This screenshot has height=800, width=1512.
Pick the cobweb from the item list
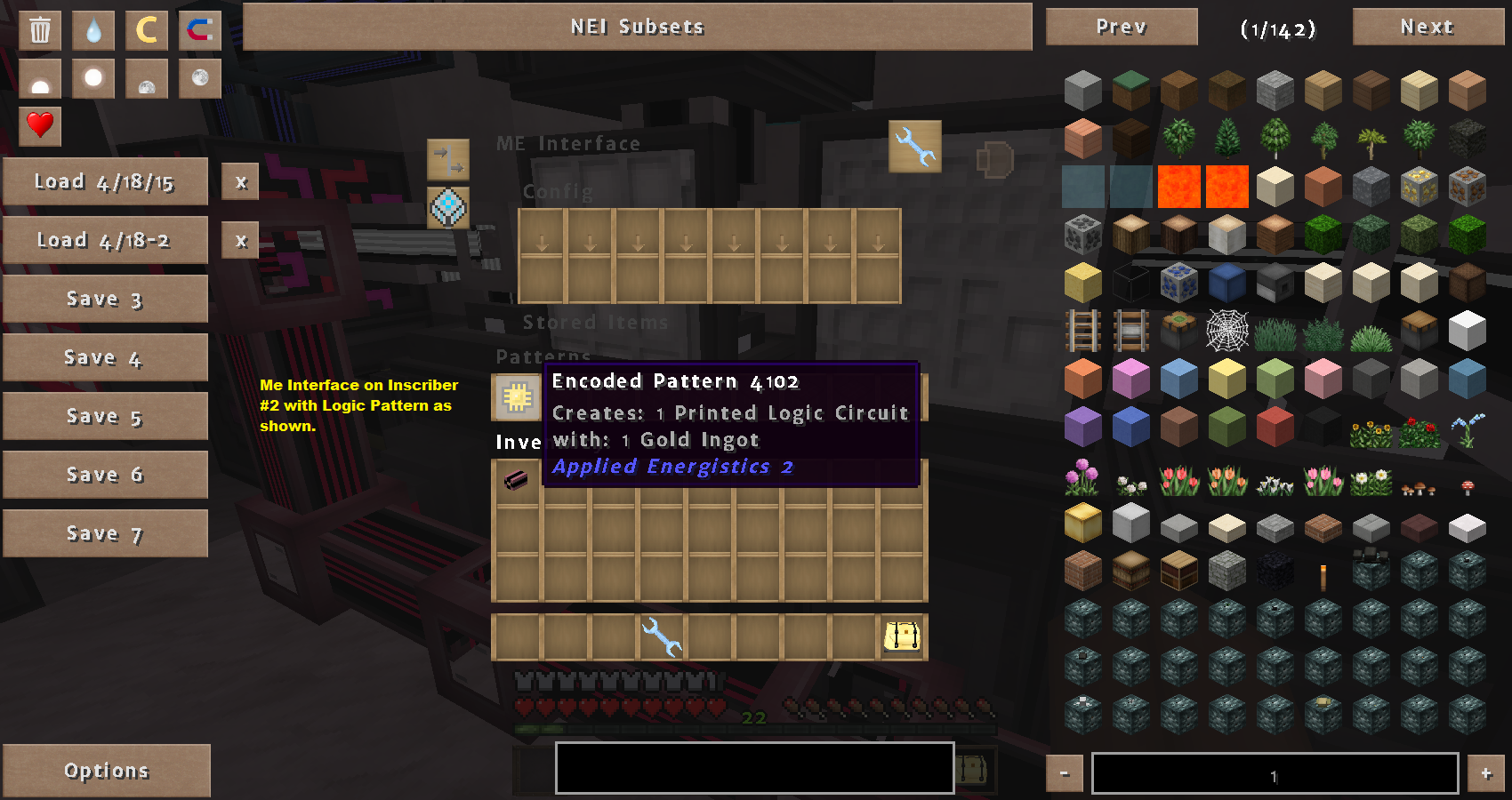1227,331
